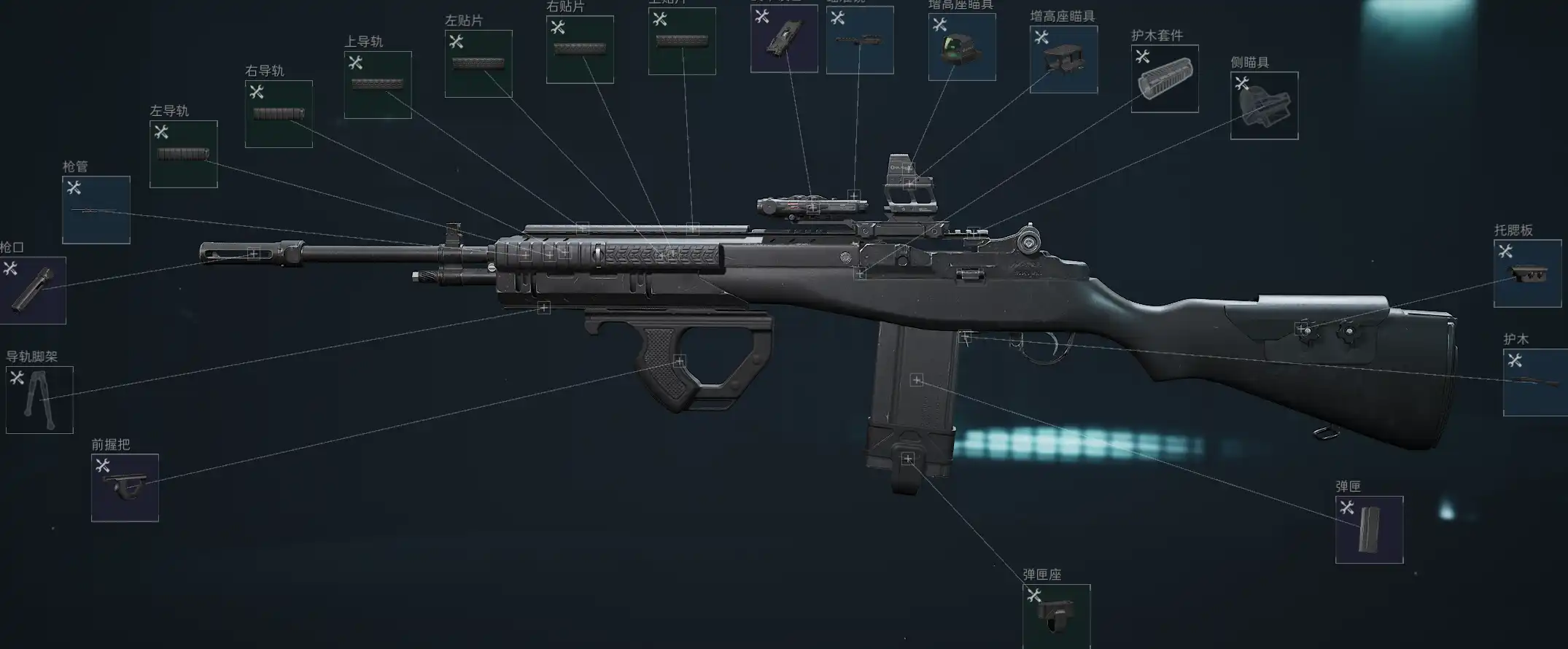Select the 右导轨 right rail slot
The width and height of the screenshot is (1568, 649).
coord(279,114)
